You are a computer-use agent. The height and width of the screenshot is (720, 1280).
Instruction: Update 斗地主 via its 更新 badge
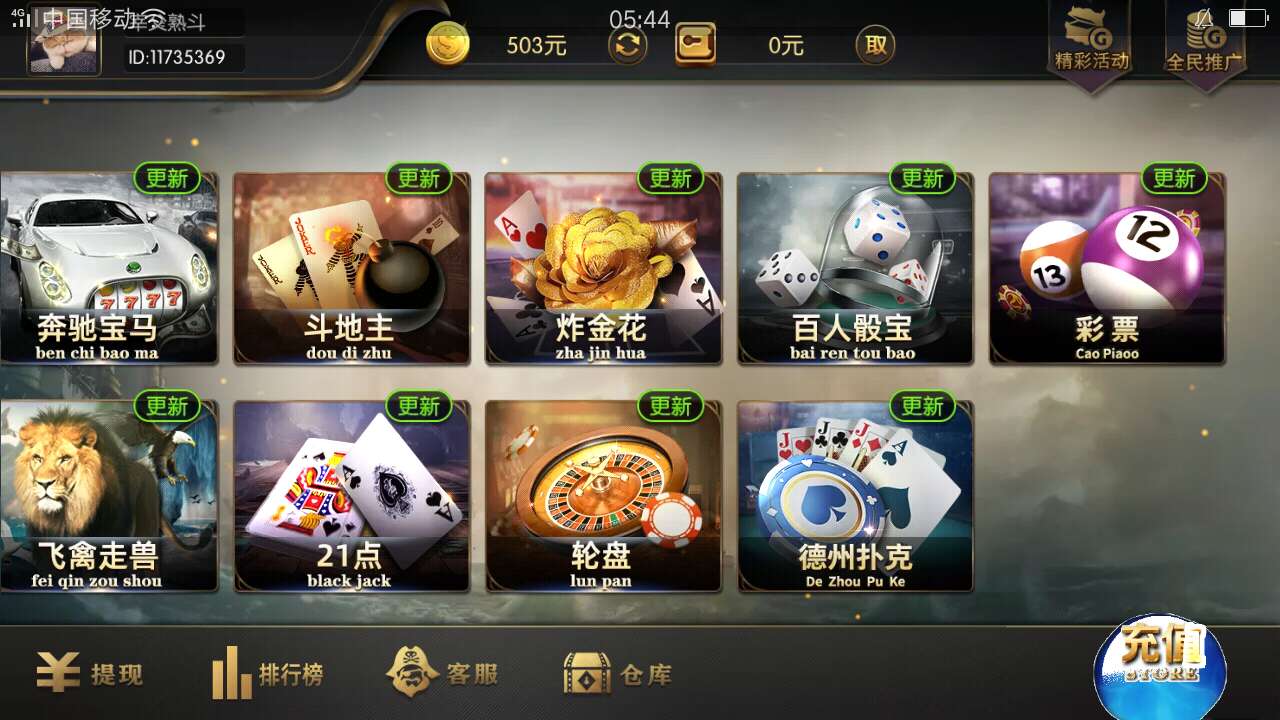click(420, 178)
